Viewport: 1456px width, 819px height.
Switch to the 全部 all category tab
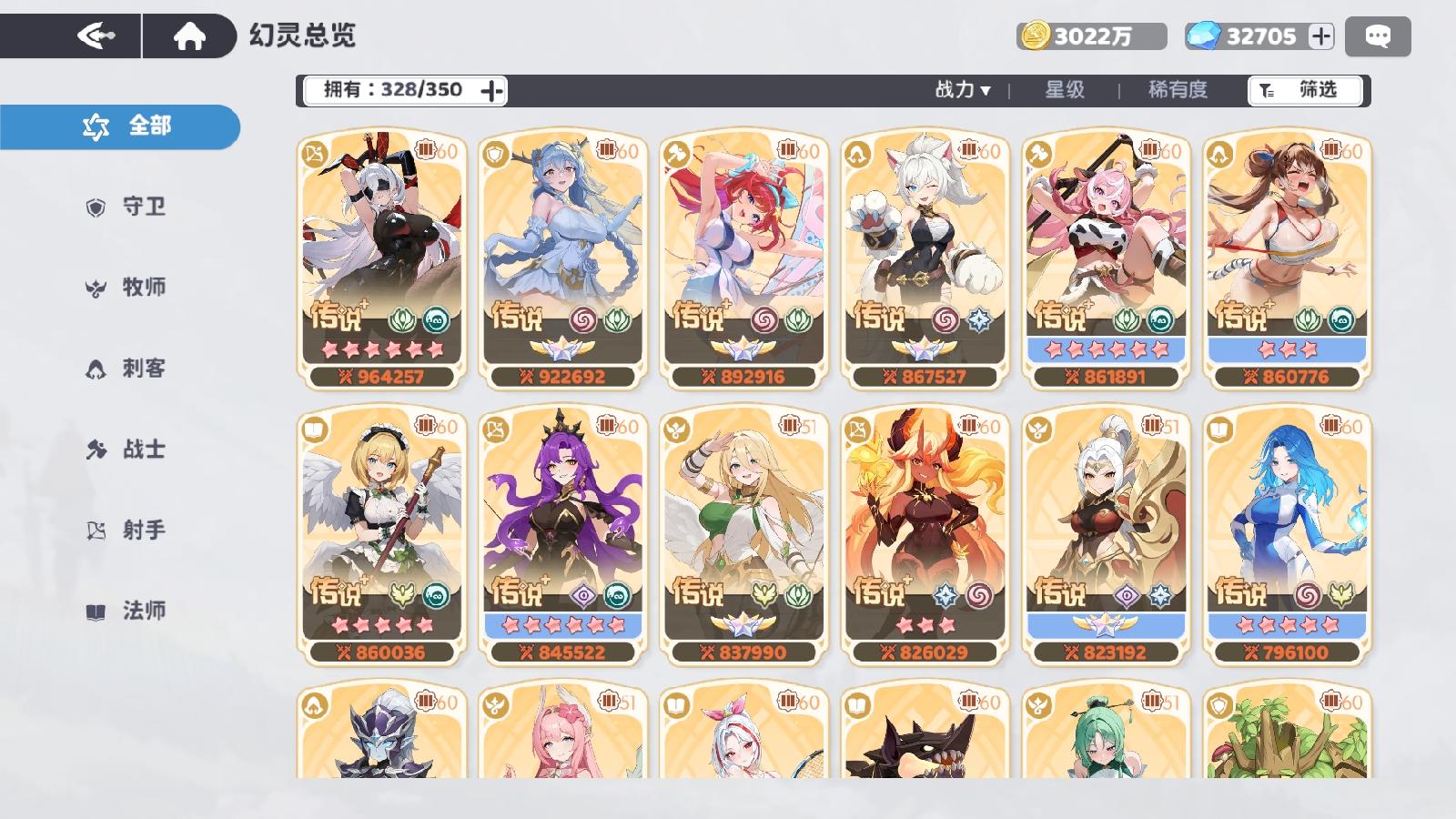point(119,126)
